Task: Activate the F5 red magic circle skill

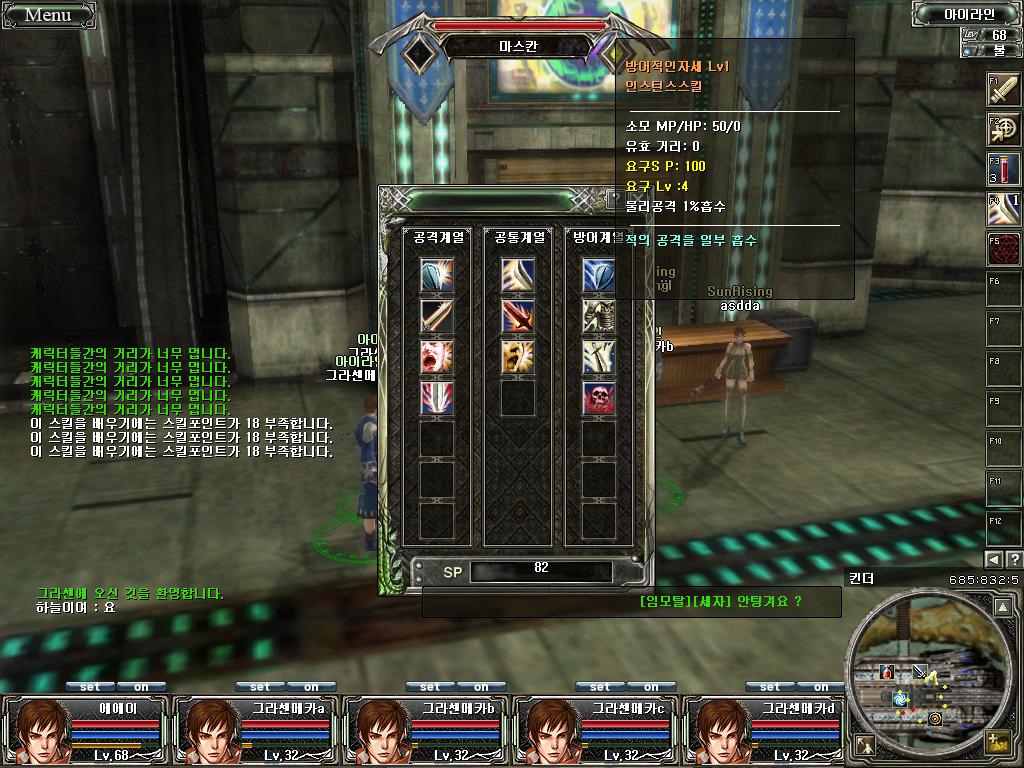Action: [x=1003, y=250]
